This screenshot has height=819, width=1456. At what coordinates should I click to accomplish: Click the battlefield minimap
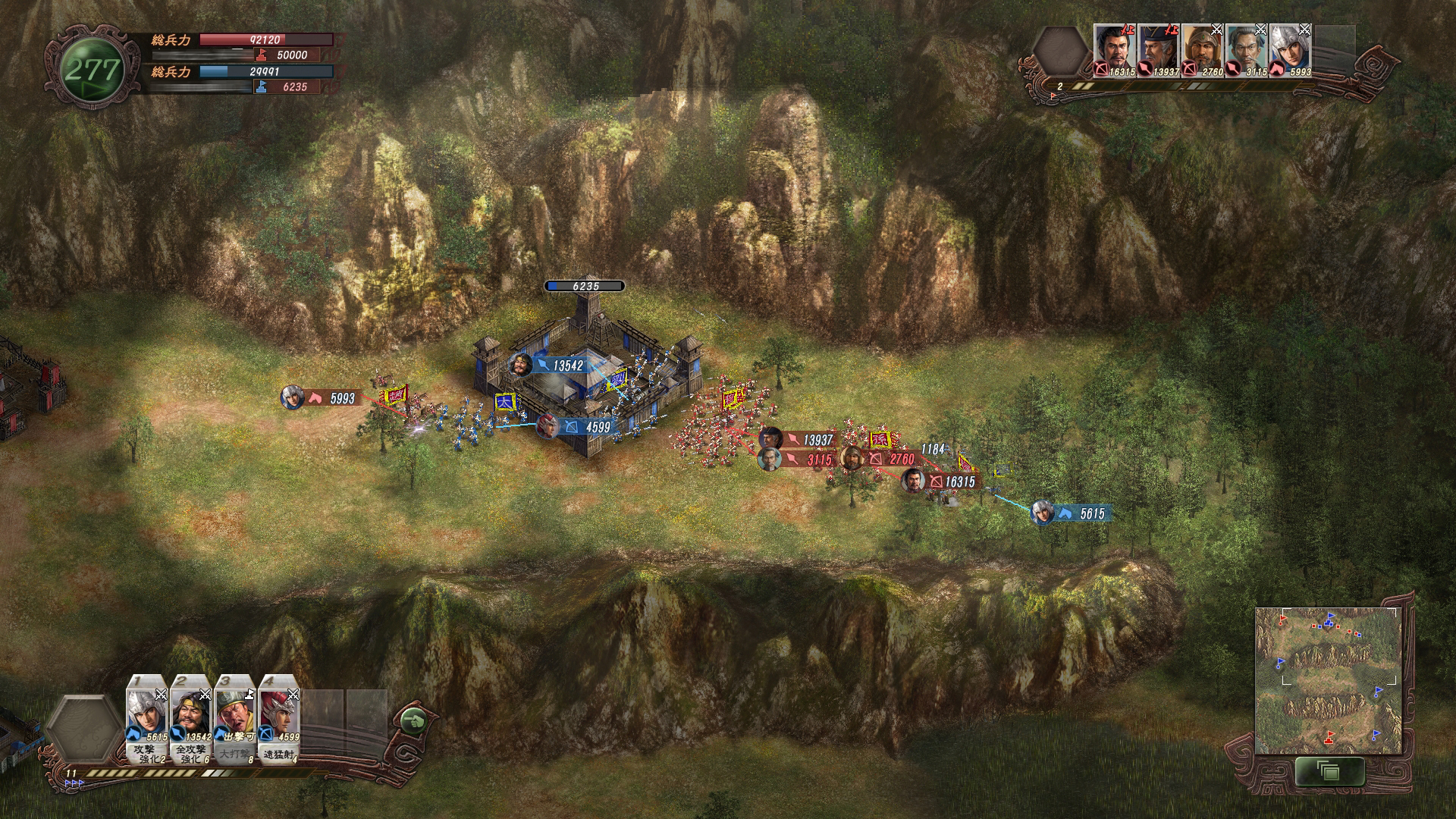coord(1328,680)
